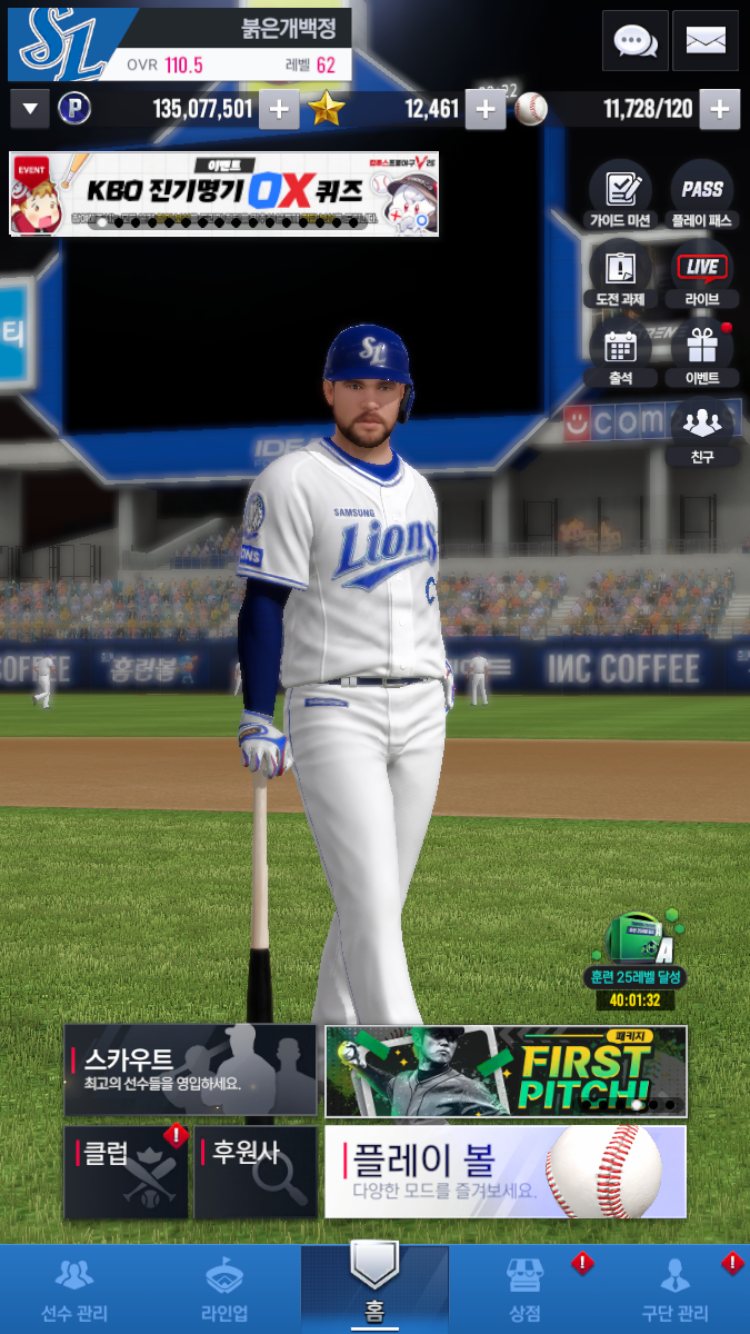Switch to the 라인업 lineup tab
The height and width of the screenshot is (1334, 750).
[225, 1290]
